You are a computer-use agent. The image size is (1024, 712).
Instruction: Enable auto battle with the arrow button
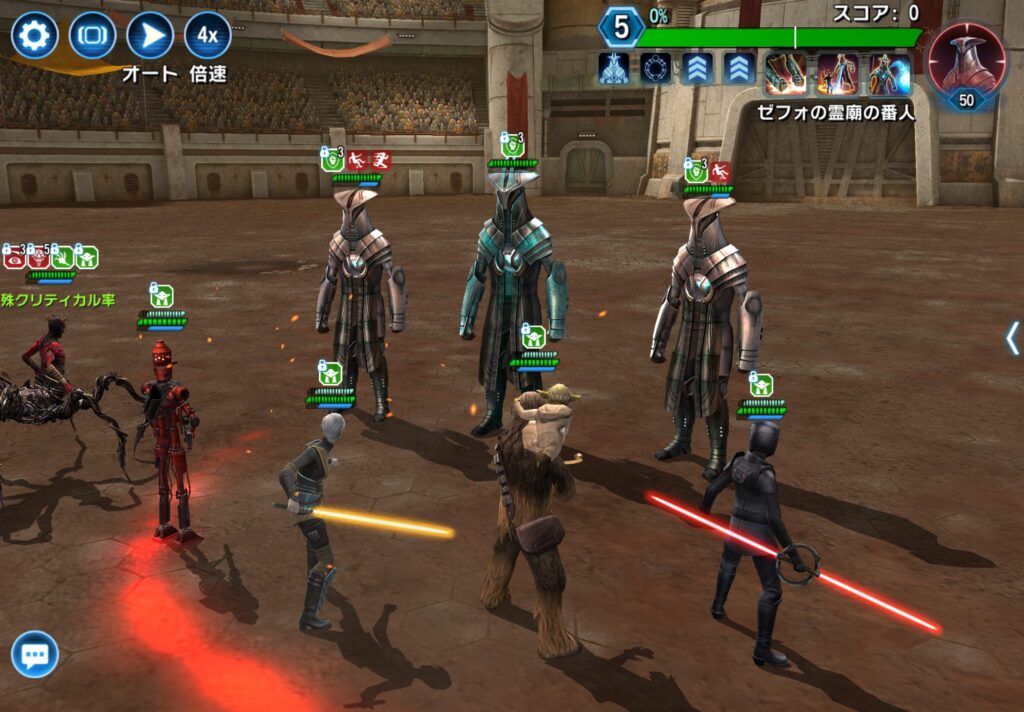click(x=150, y=36)
